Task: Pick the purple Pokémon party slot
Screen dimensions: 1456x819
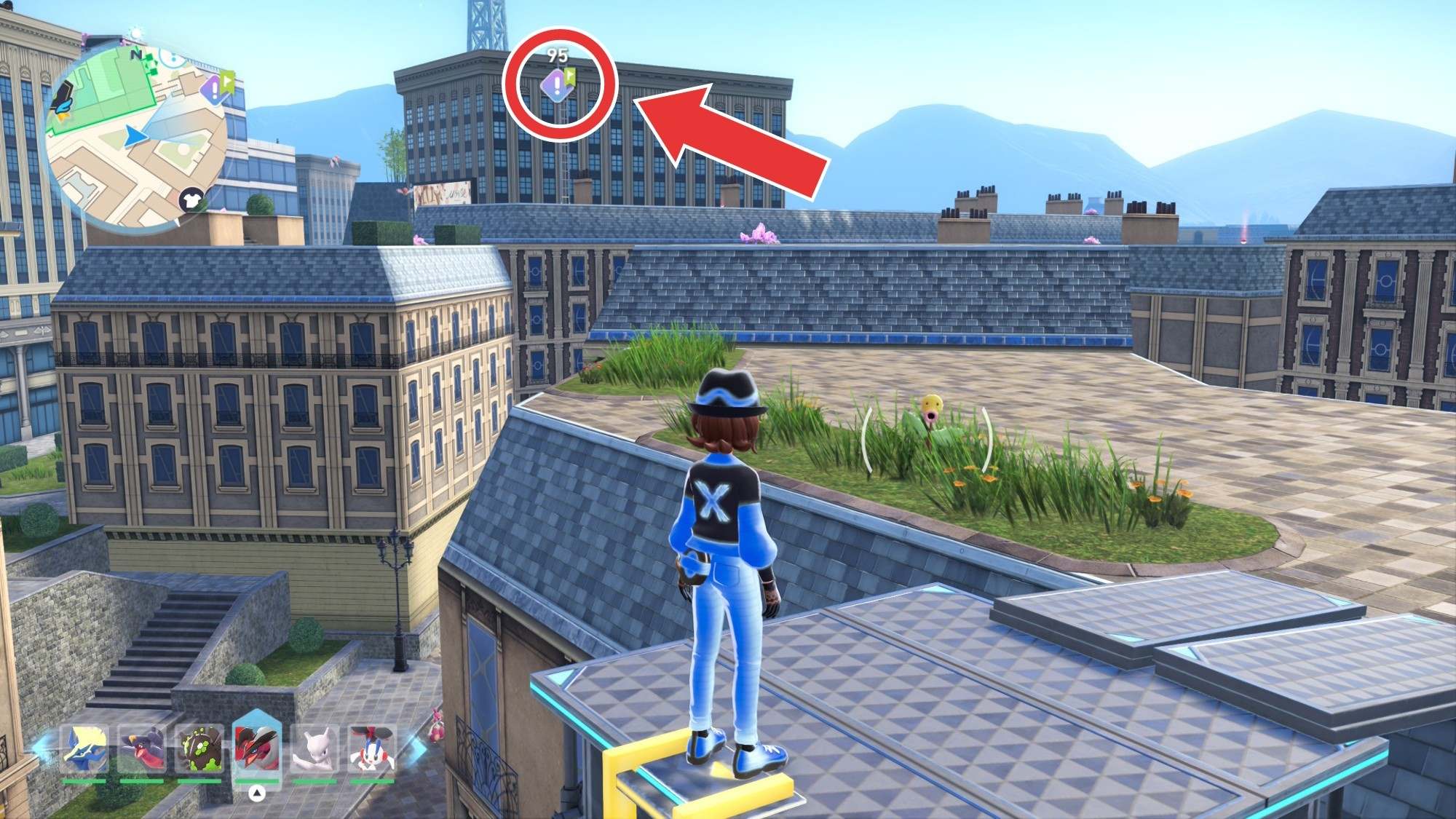Action: [x=142, y=750]
